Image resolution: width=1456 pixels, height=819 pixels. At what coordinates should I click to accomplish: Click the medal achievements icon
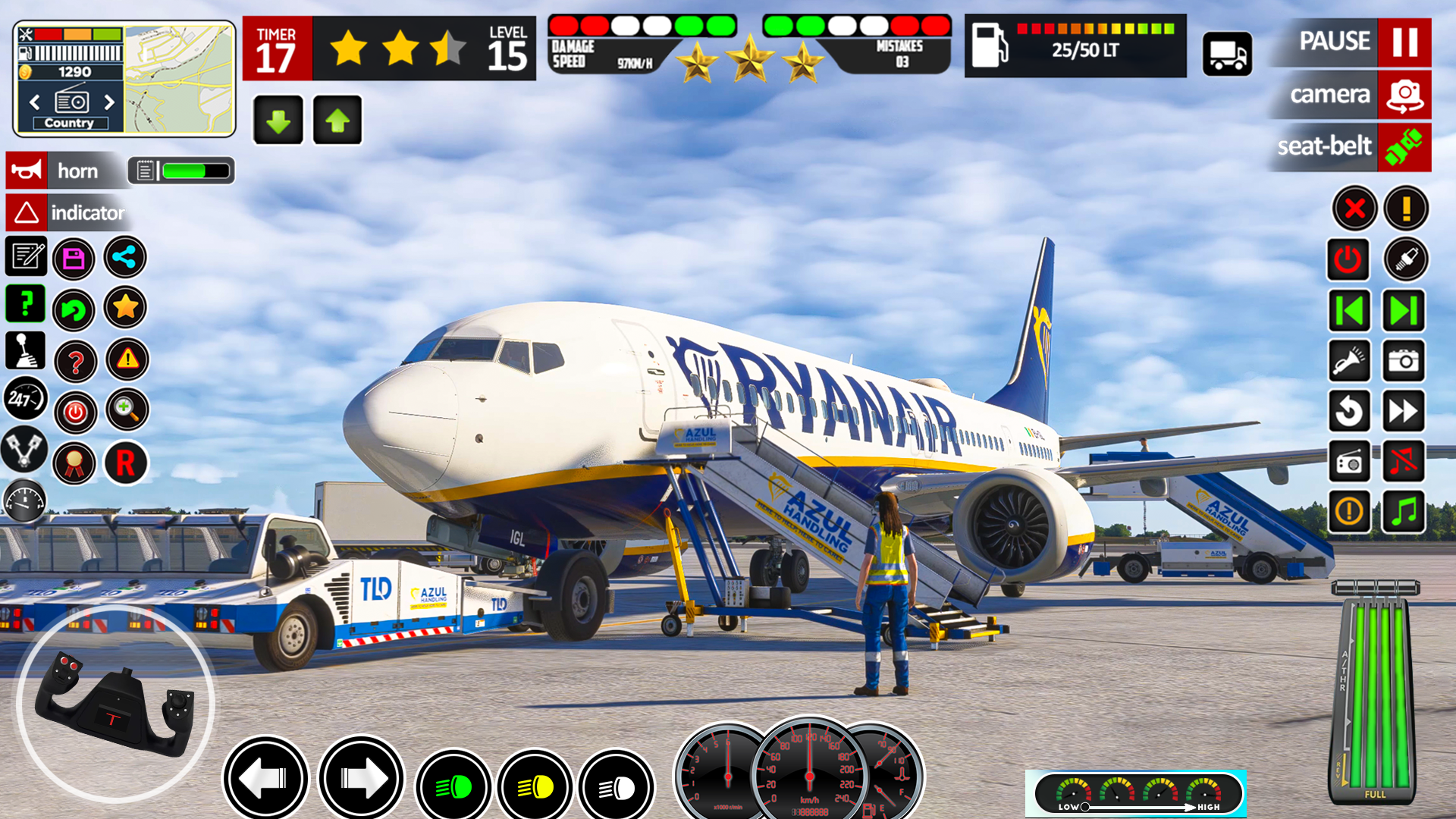[74, 463]
